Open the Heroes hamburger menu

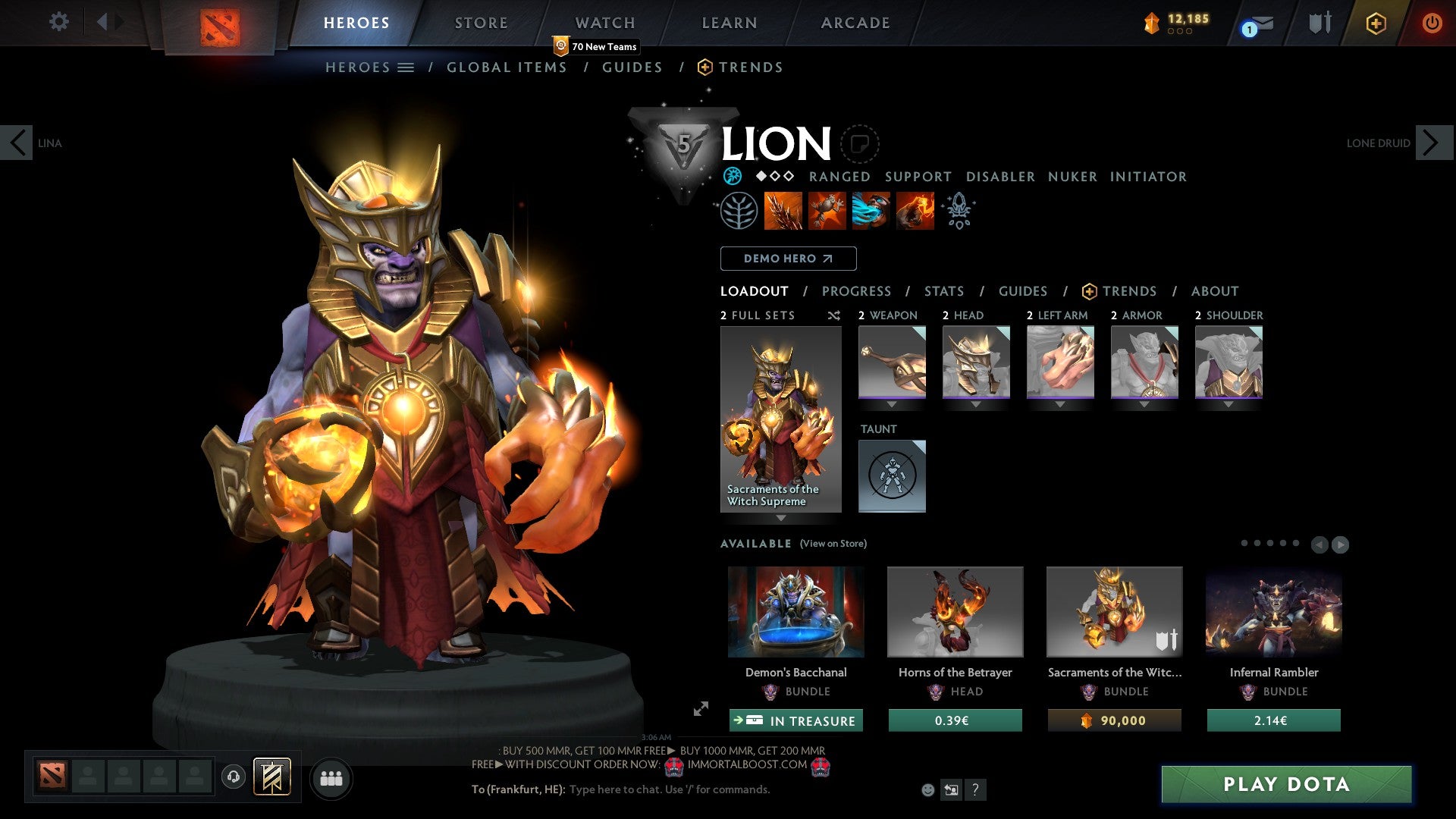pos(406,67)
